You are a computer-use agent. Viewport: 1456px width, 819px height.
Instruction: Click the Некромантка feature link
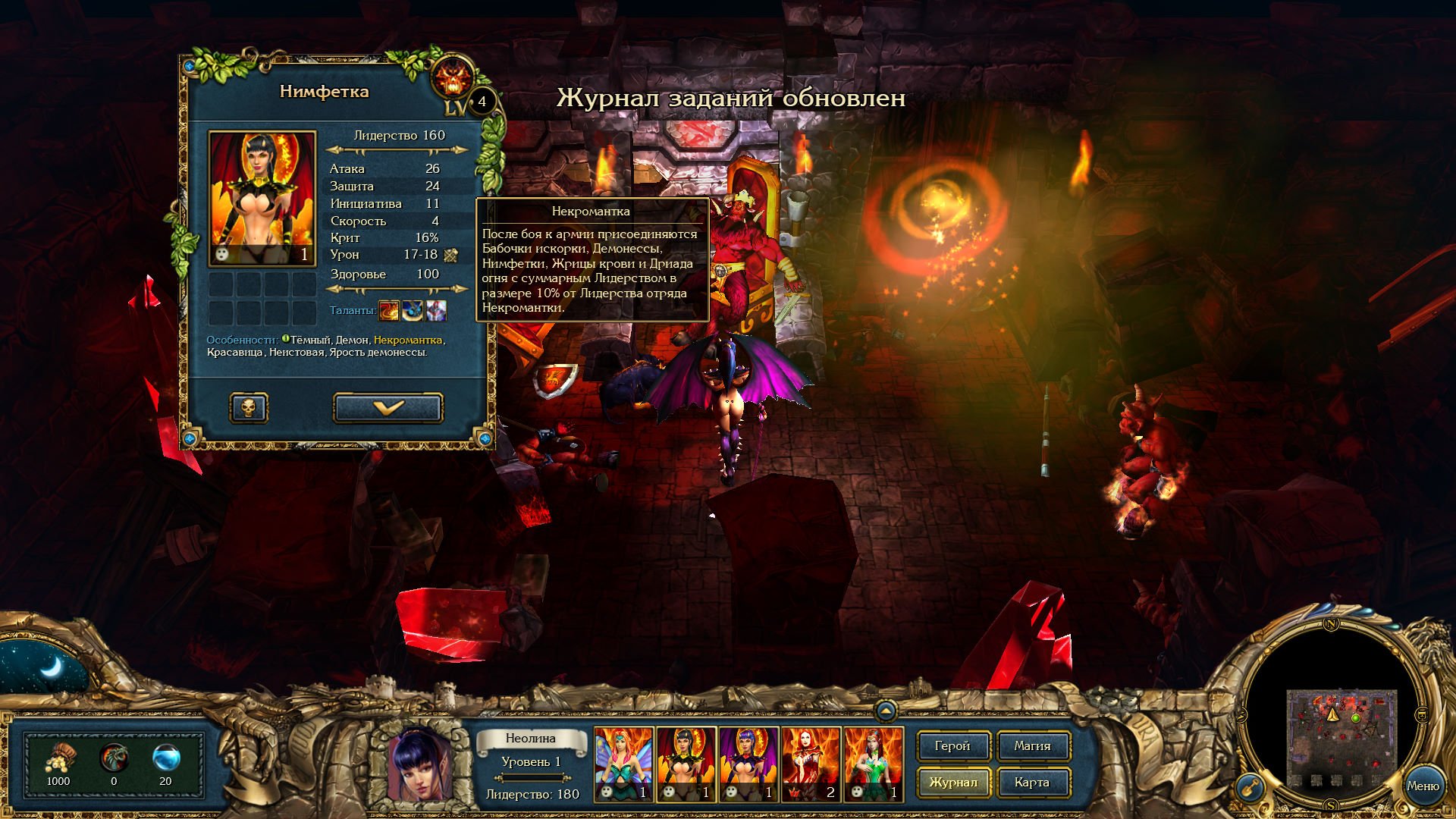click(407, 340)
